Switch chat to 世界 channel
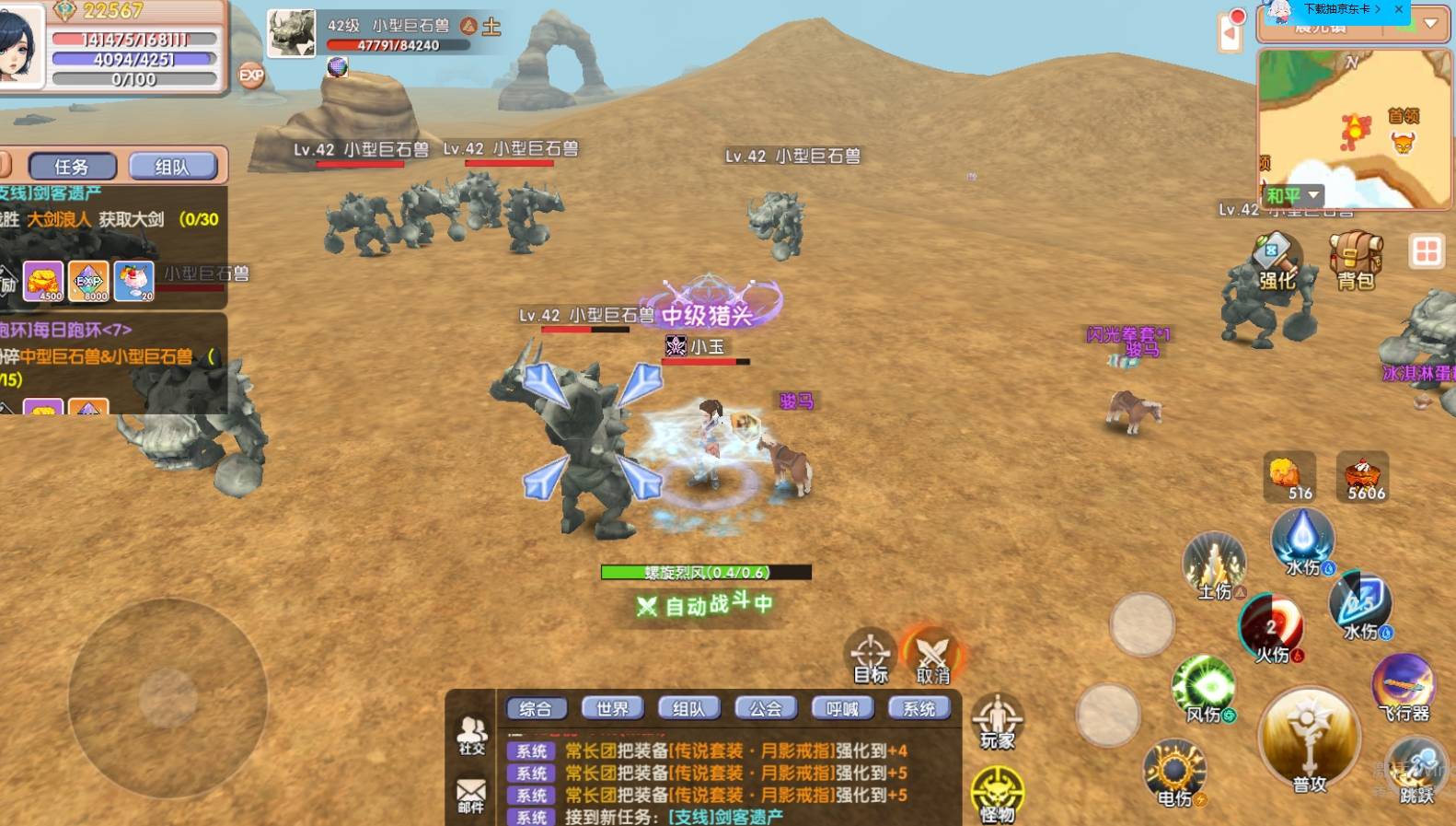Screen dimensions: 1456x826 (612, 708)
